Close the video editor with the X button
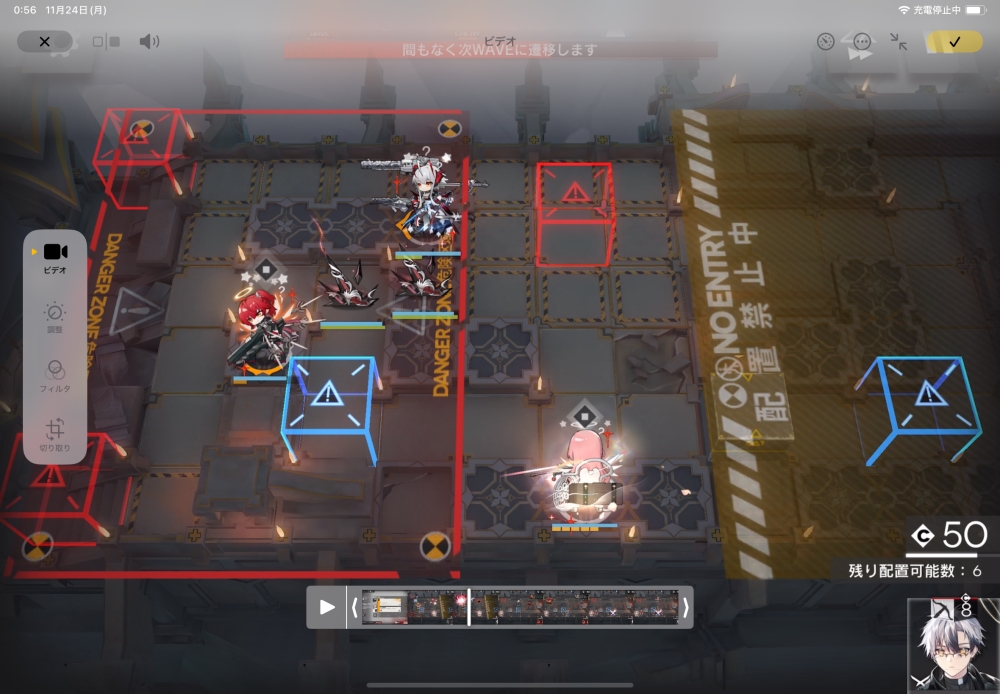Screen dimensions: 1000x694 [x=44, y=41]
